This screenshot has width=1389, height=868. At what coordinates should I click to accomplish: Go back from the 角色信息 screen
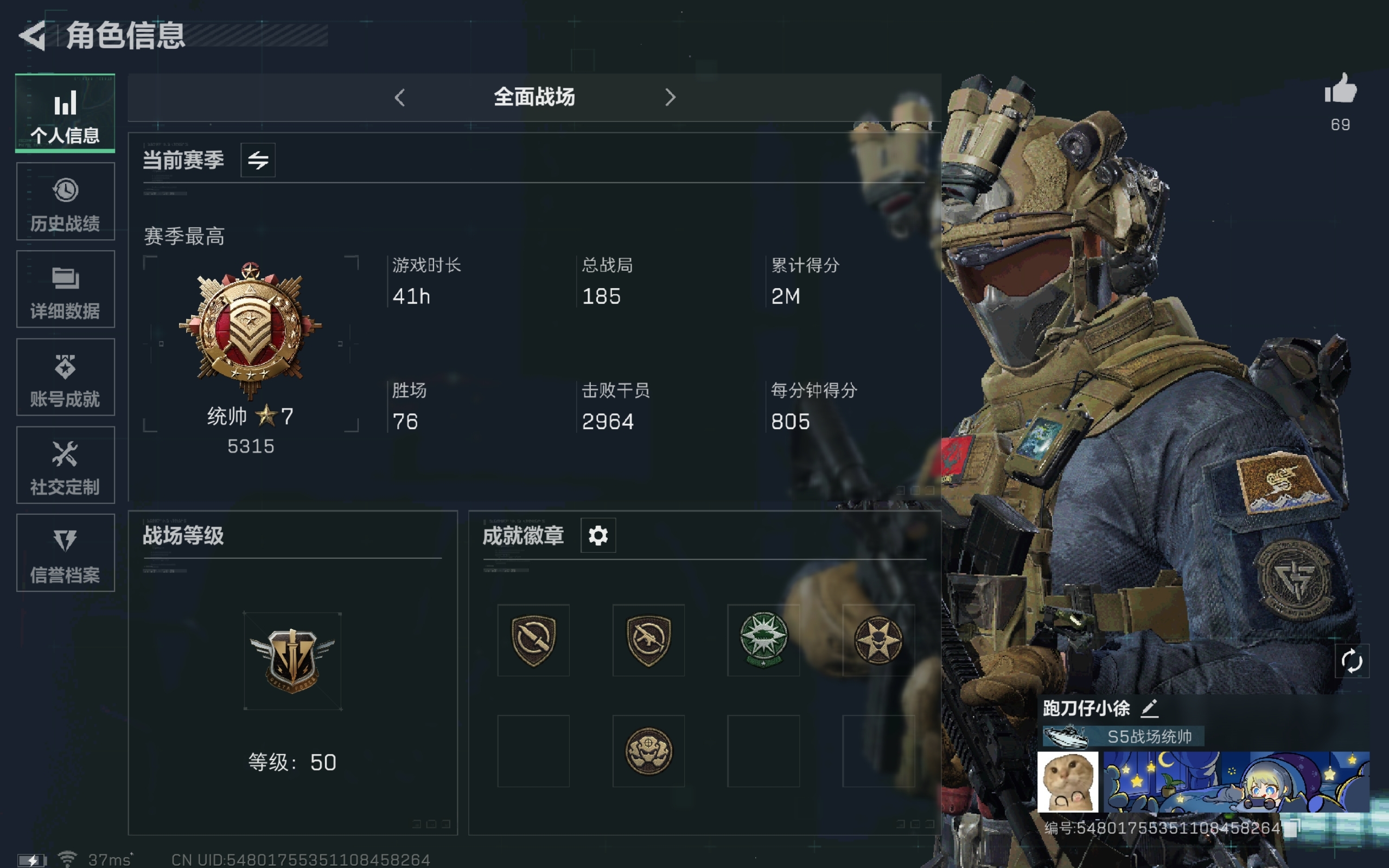coord(33,36)
